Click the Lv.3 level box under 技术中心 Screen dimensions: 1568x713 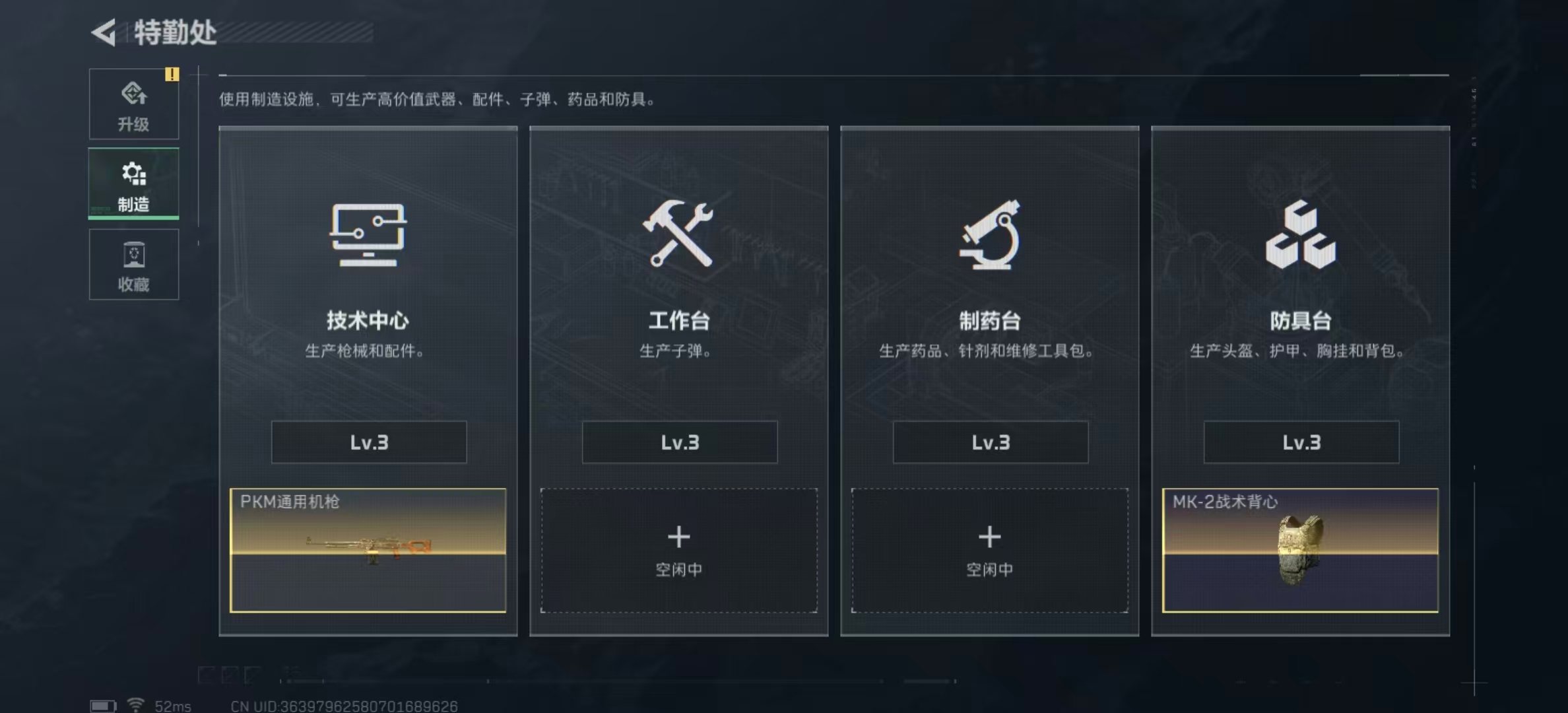369,442
